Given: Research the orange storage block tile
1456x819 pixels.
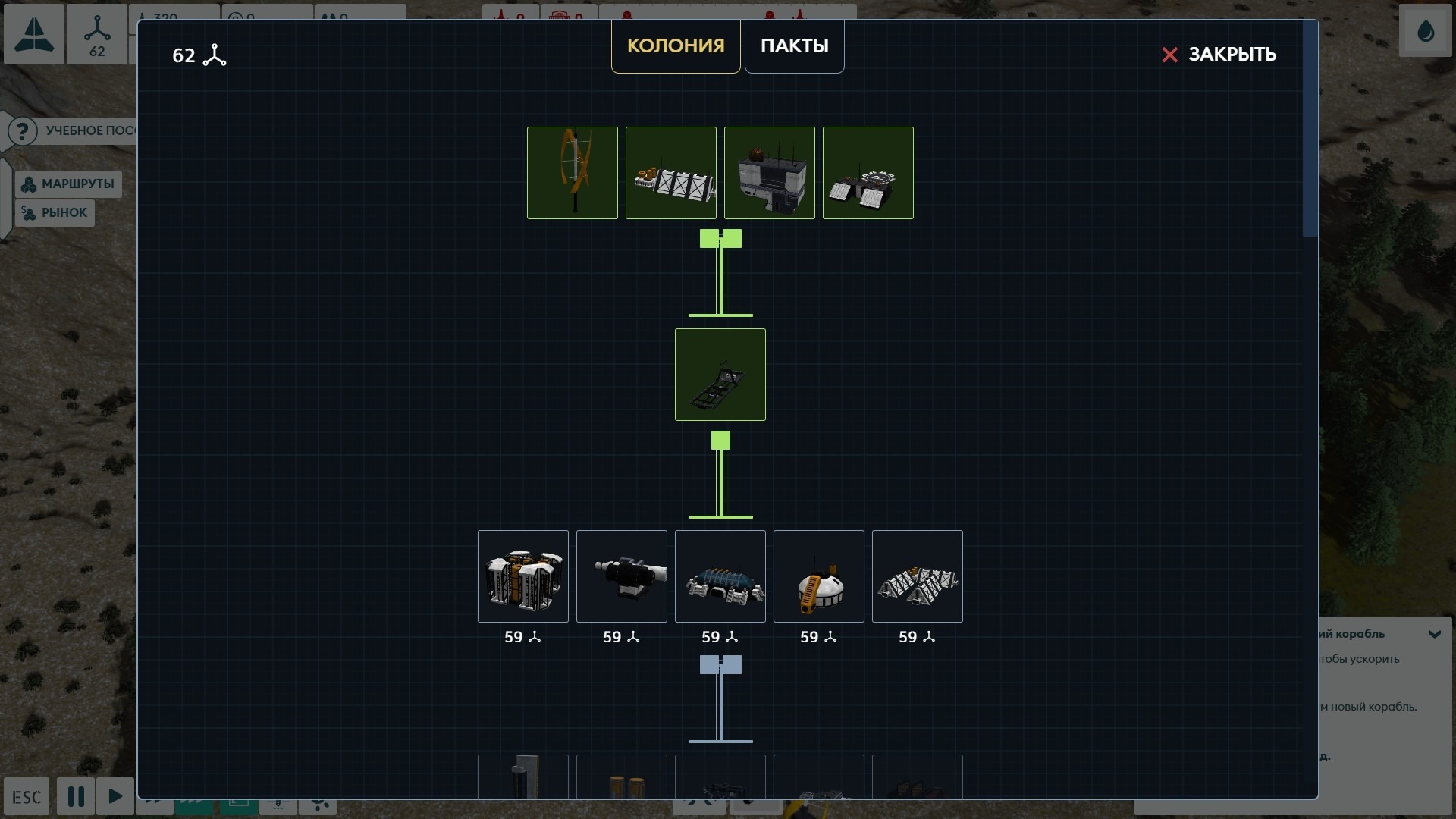Looking at the screenshot, I should tap(522, 576).
